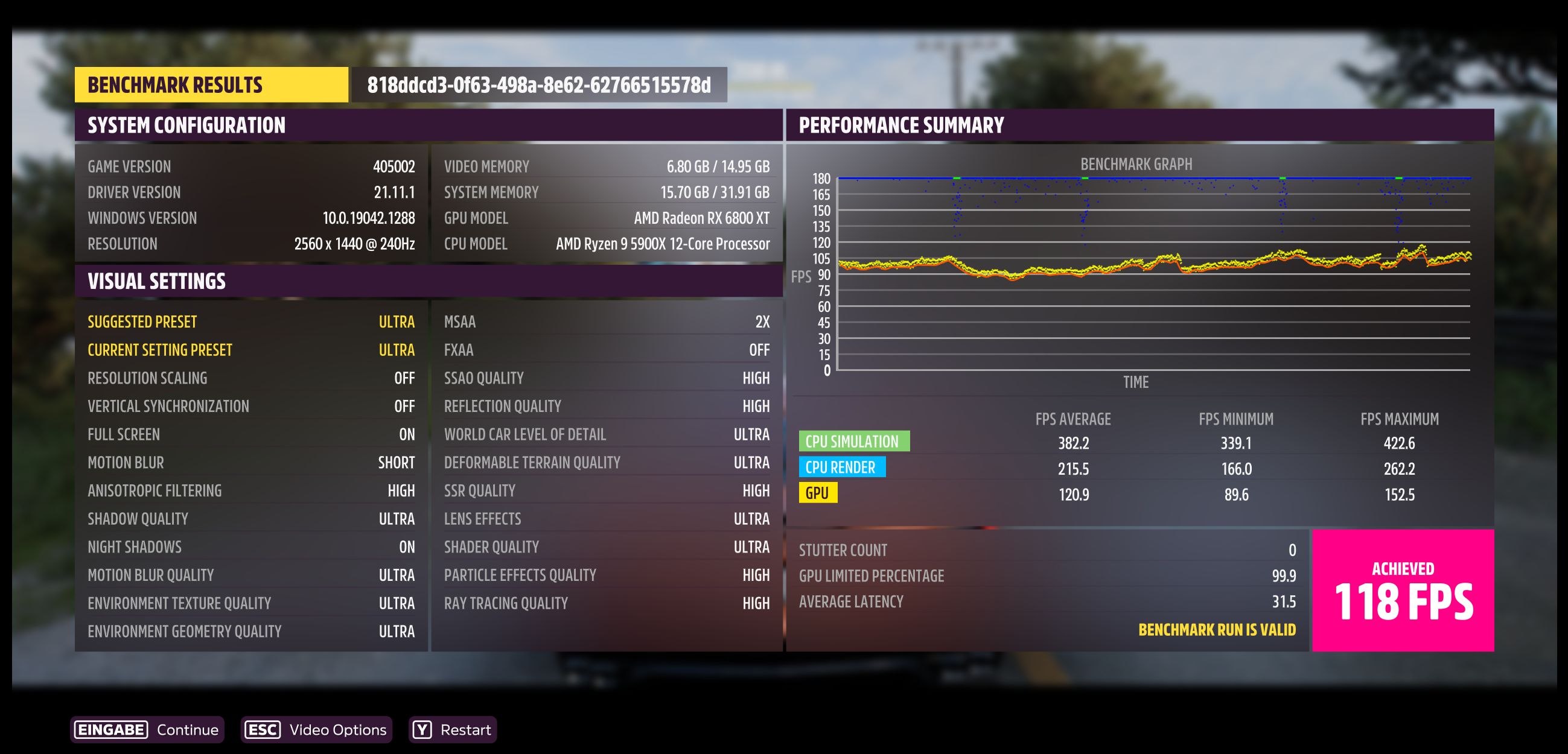Viewport: 1568px width, 754px height.
Task: Select the PERFORMANCE SUMMARY section header
Action: point(903,124)
